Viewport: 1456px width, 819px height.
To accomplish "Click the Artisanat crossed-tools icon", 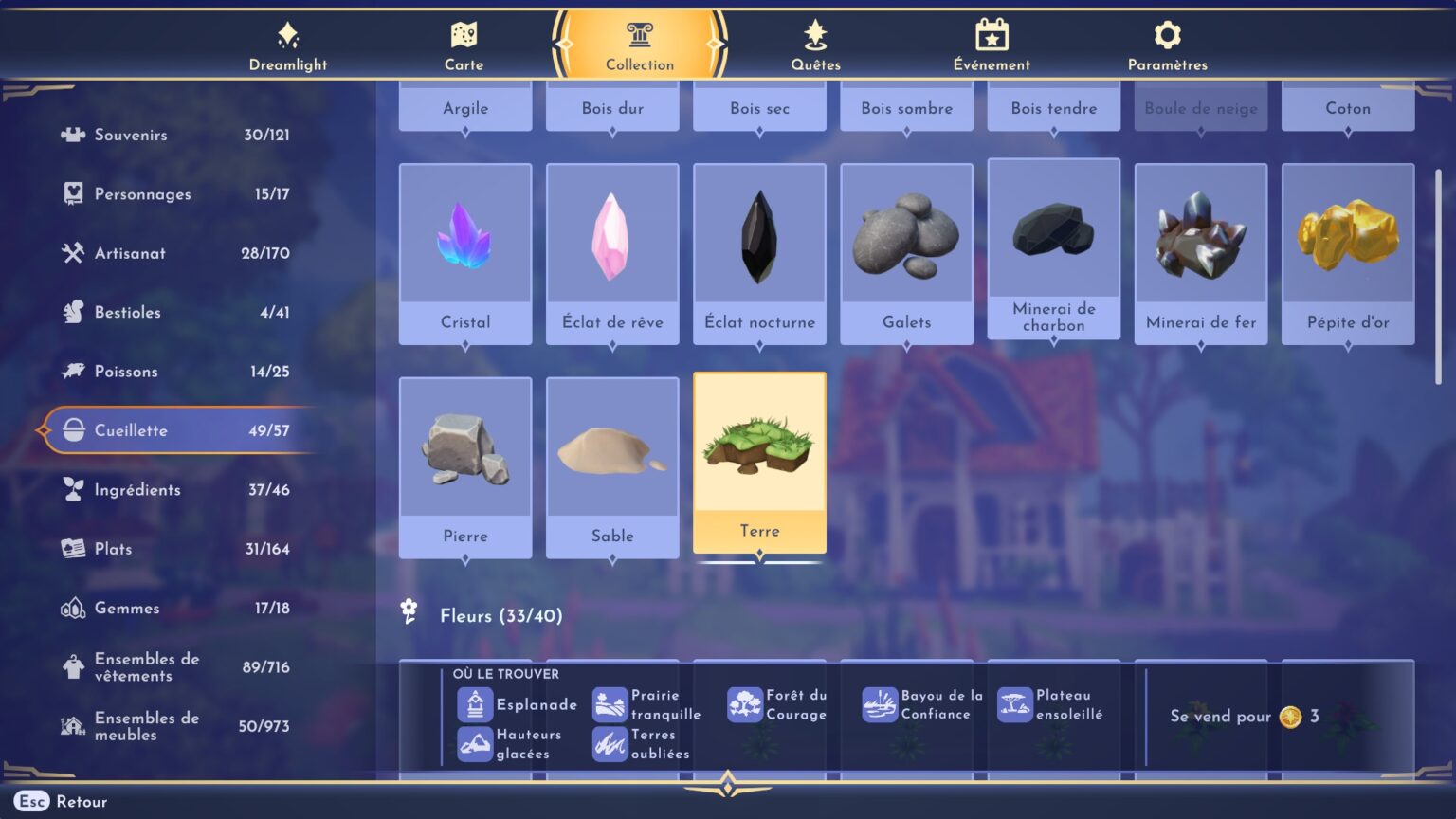I will coord(73,253).
